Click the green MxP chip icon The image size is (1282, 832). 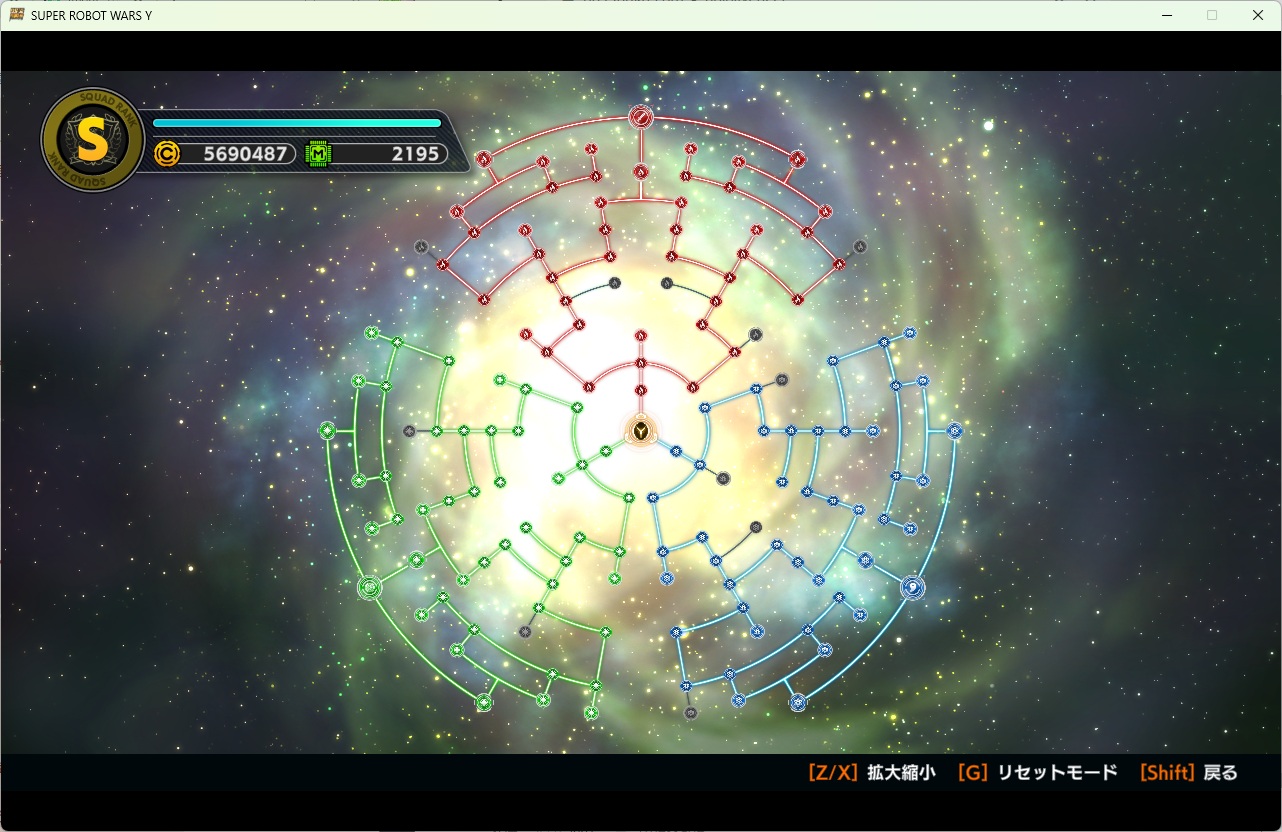pyautogui.click(x=318, y=154)
